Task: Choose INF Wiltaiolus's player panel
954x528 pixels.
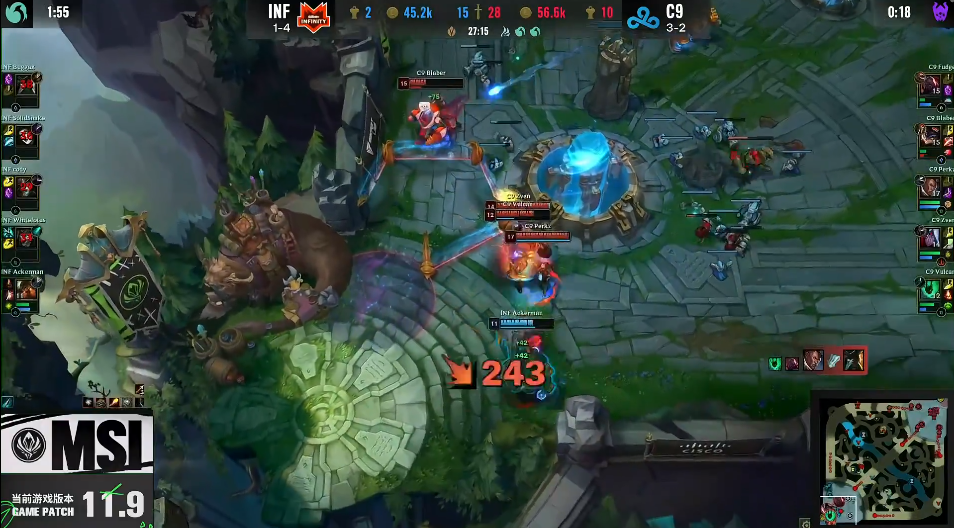Action: pyautogui.click(x=22, y=236)
